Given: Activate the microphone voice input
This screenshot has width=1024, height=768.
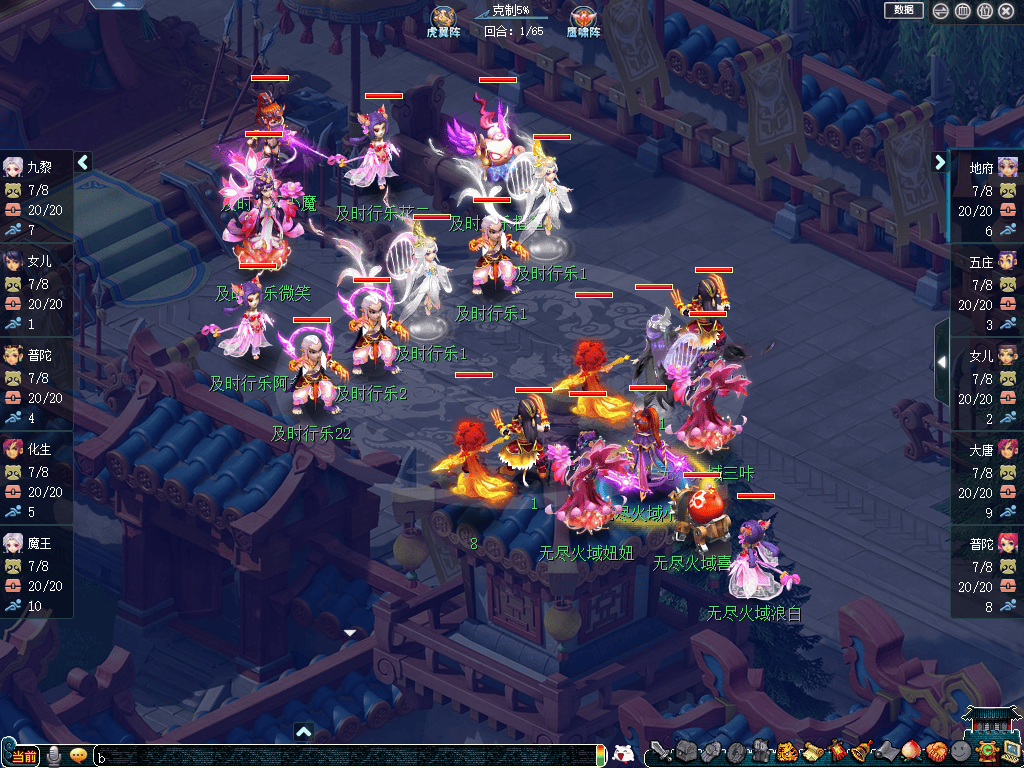Looking at the screenshot, I should [53, 755].
